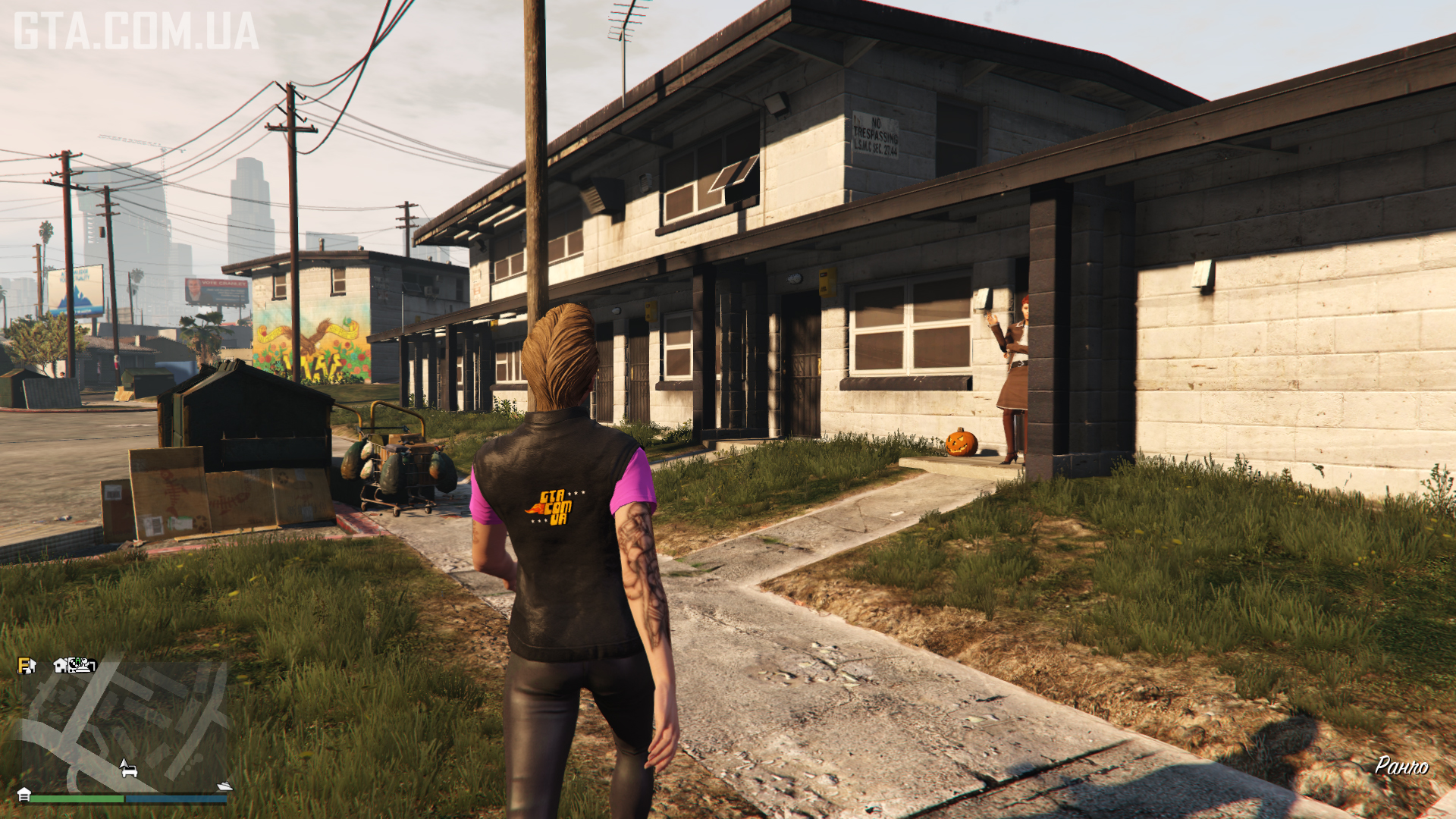Select the garage blip beside the health bar

pyautogui.click(x=24, y=794)
